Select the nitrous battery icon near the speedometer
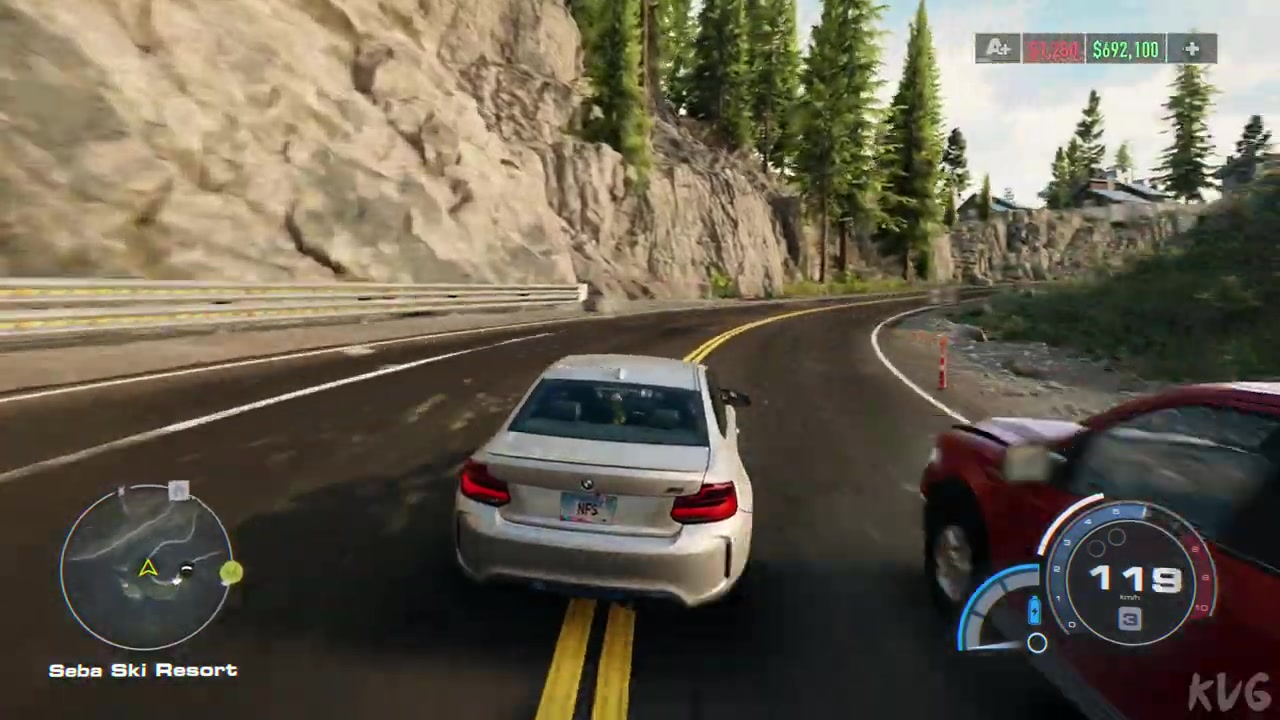This screenshot has height=720, width=1280. click(x=1033, y=611)
